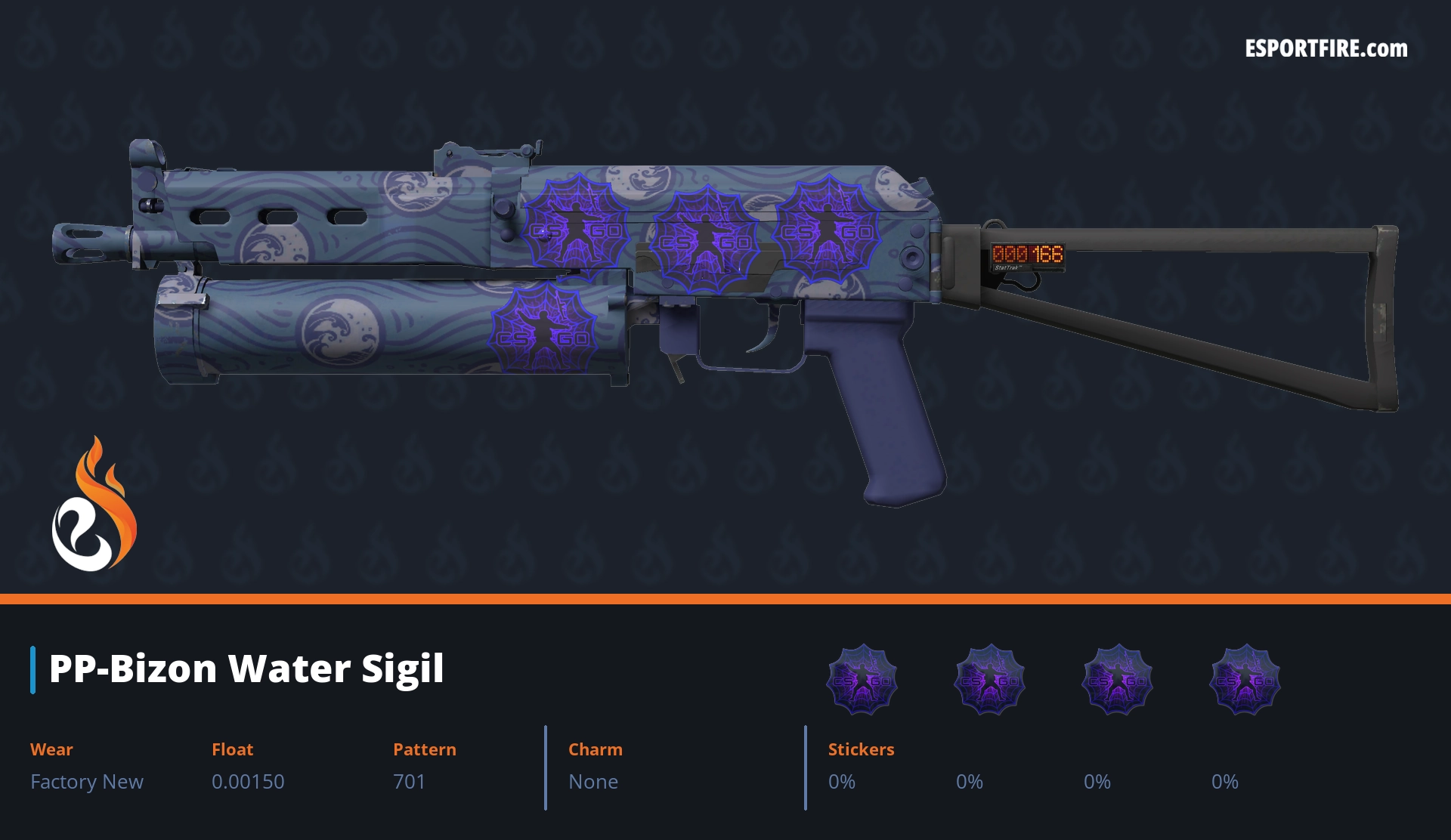
Task: Click the Esportfire flame logo
Action: coord(94,505)
